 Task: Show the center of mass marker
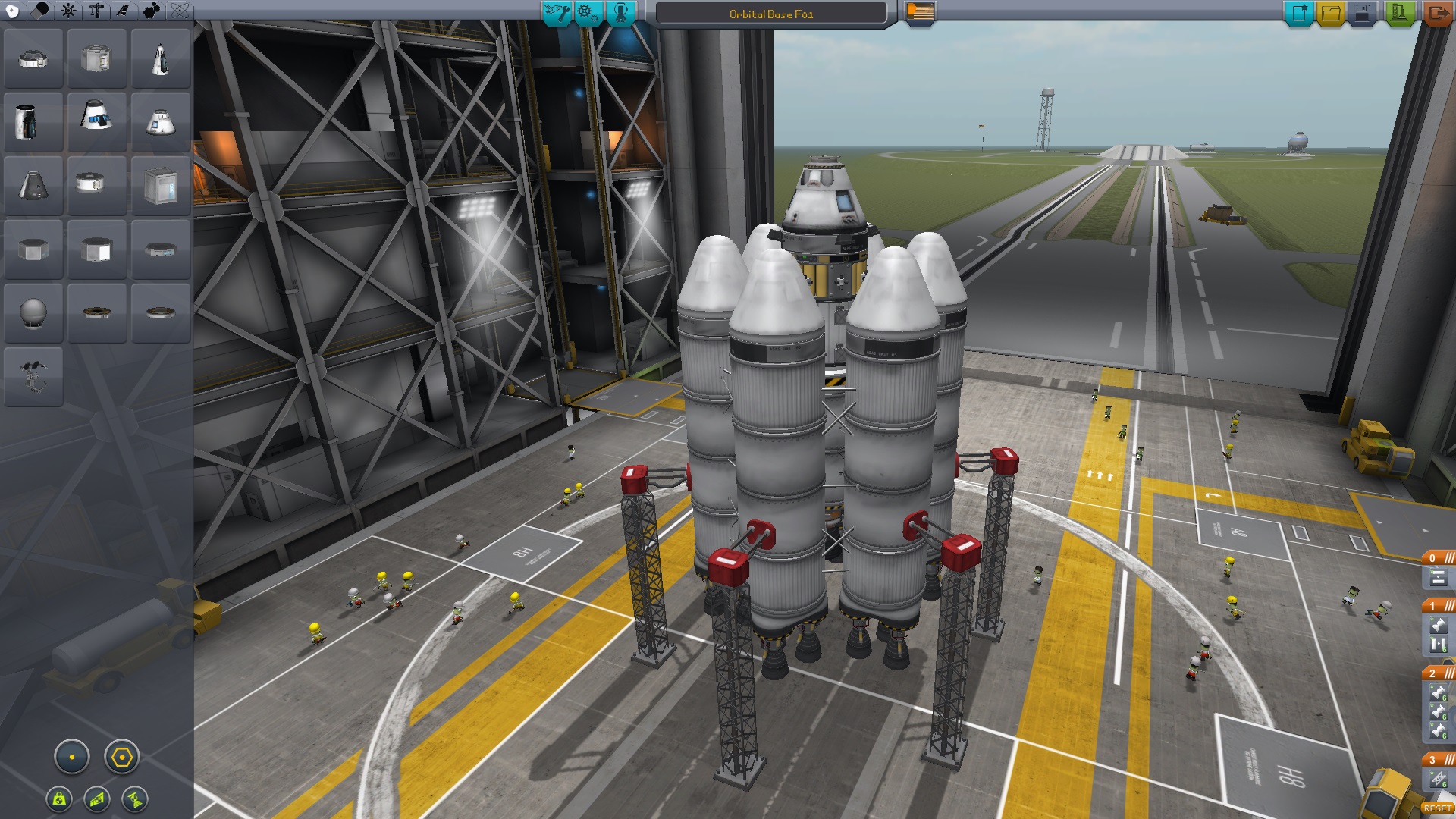(x=59, y=799)
